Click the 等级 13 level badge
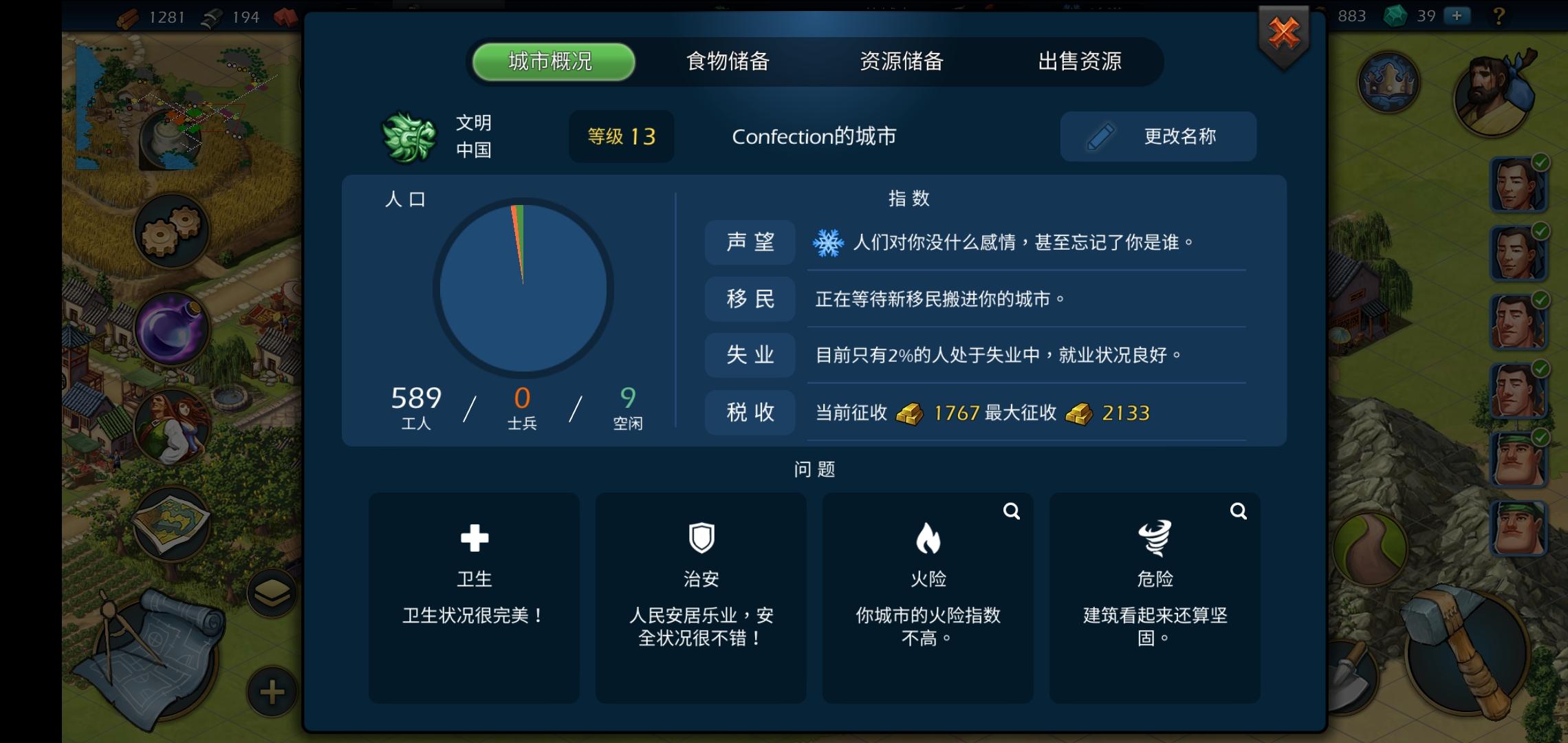This screenshot has height=743, width=1568. coord(621,136)
